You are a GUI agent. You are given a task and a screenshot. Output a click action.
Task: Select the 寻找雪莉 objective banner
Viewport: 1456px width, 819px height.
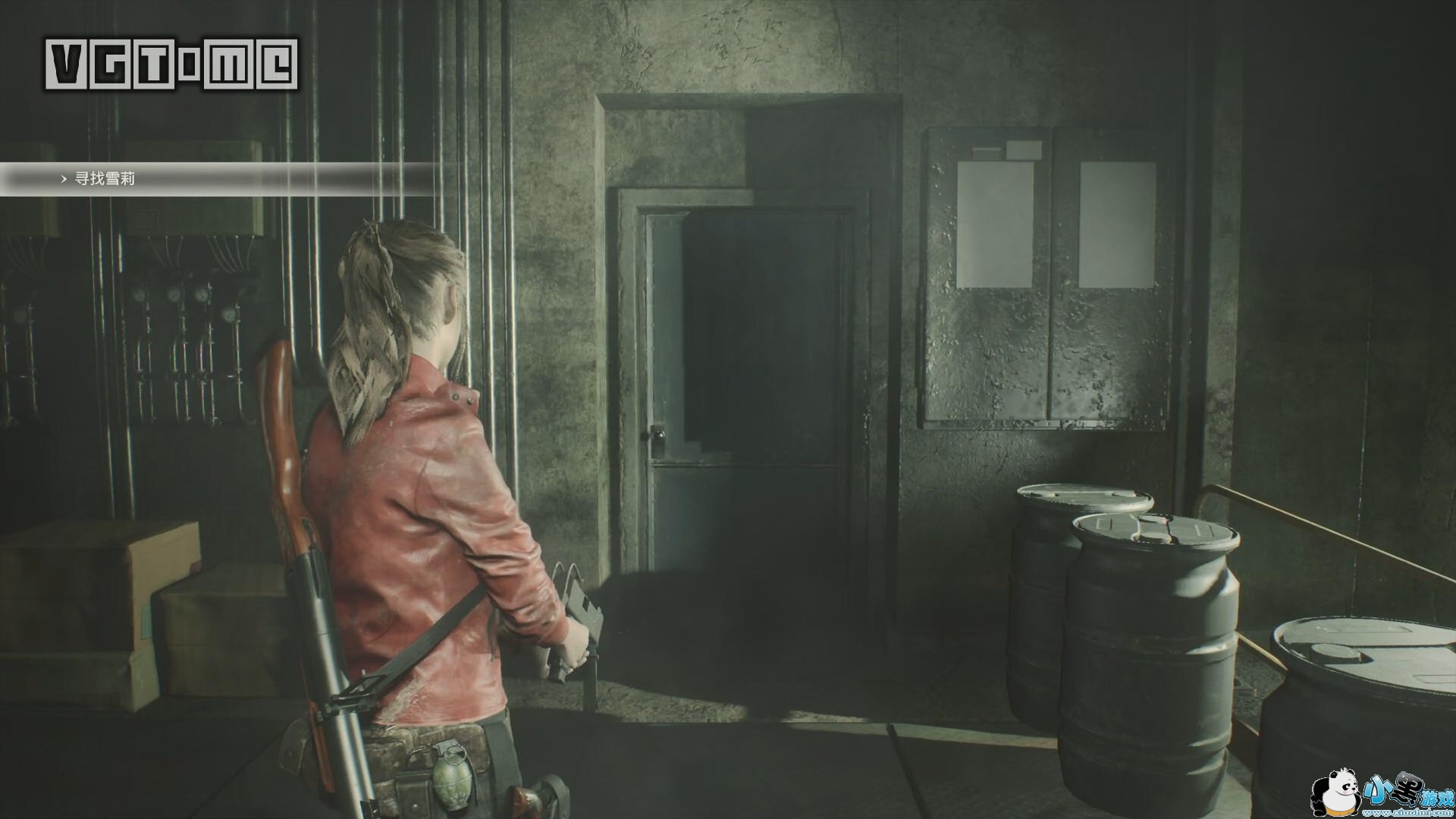click(x=105, y=180)
